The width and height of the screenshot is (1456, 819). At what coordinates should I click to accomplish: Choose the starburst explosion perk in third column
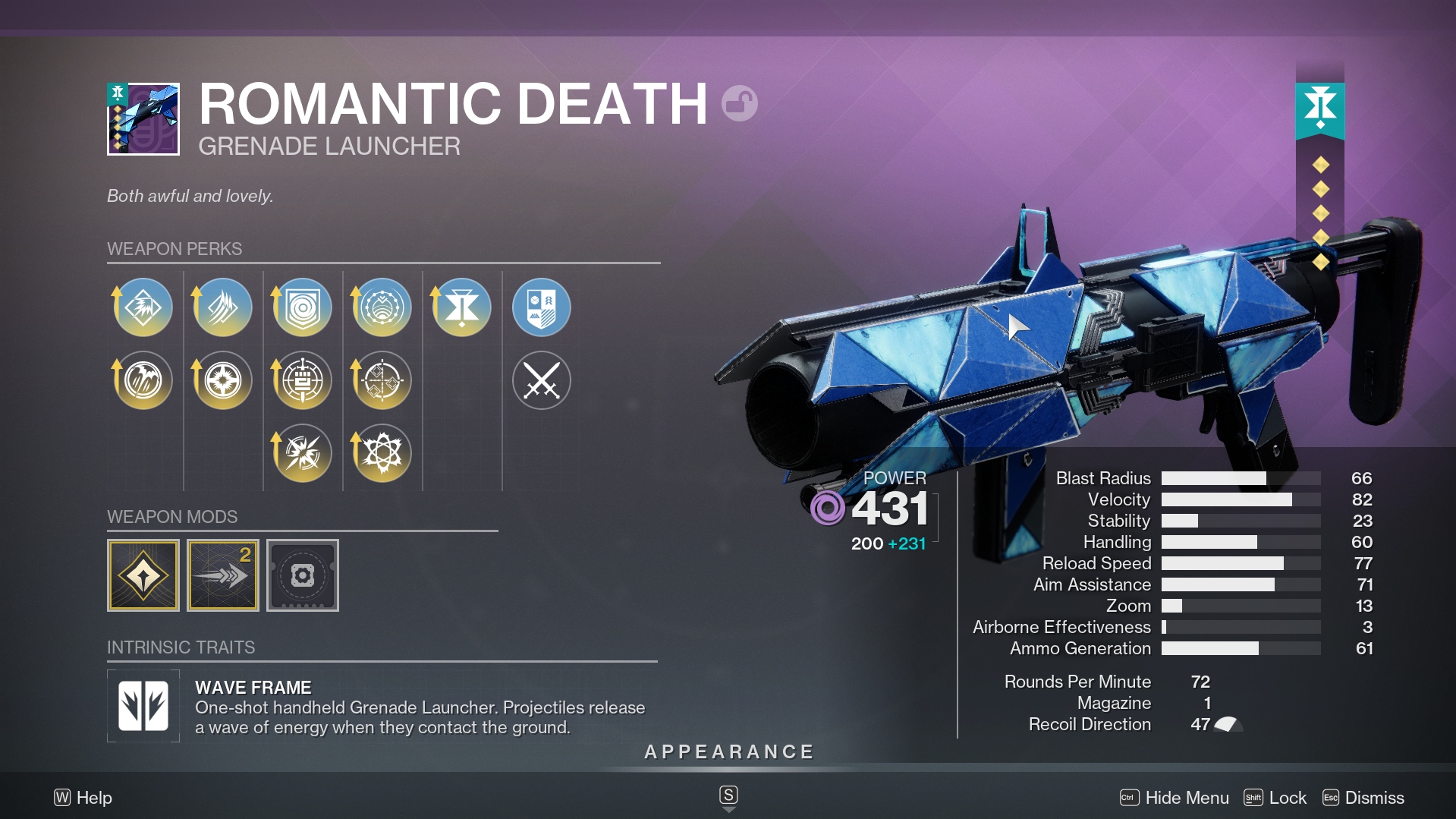pyautogui.click(x=302, y=453)
